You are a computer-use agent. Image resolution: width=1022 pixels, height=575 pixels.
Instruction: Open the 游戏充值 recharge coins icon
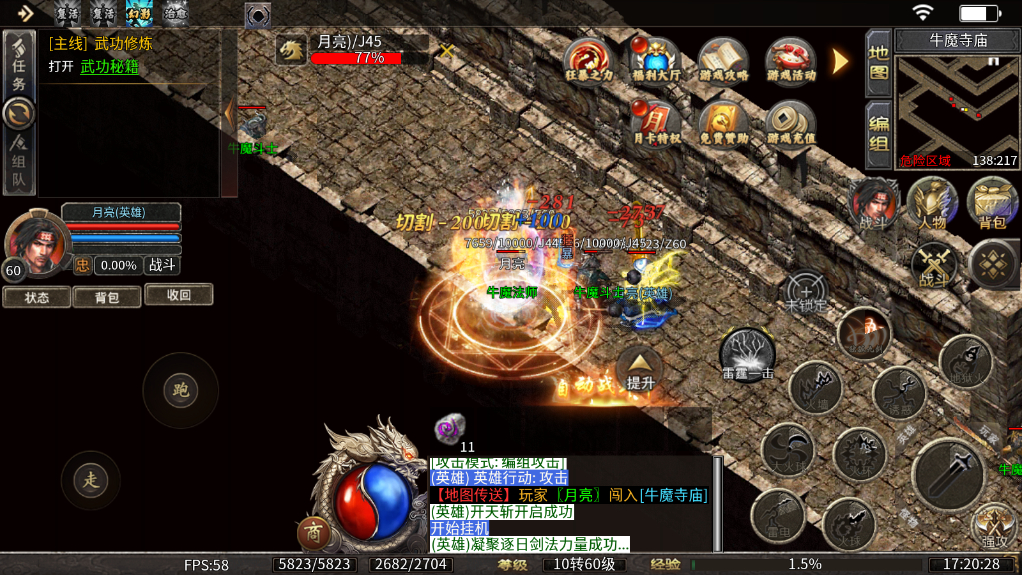tap(791, 122)
